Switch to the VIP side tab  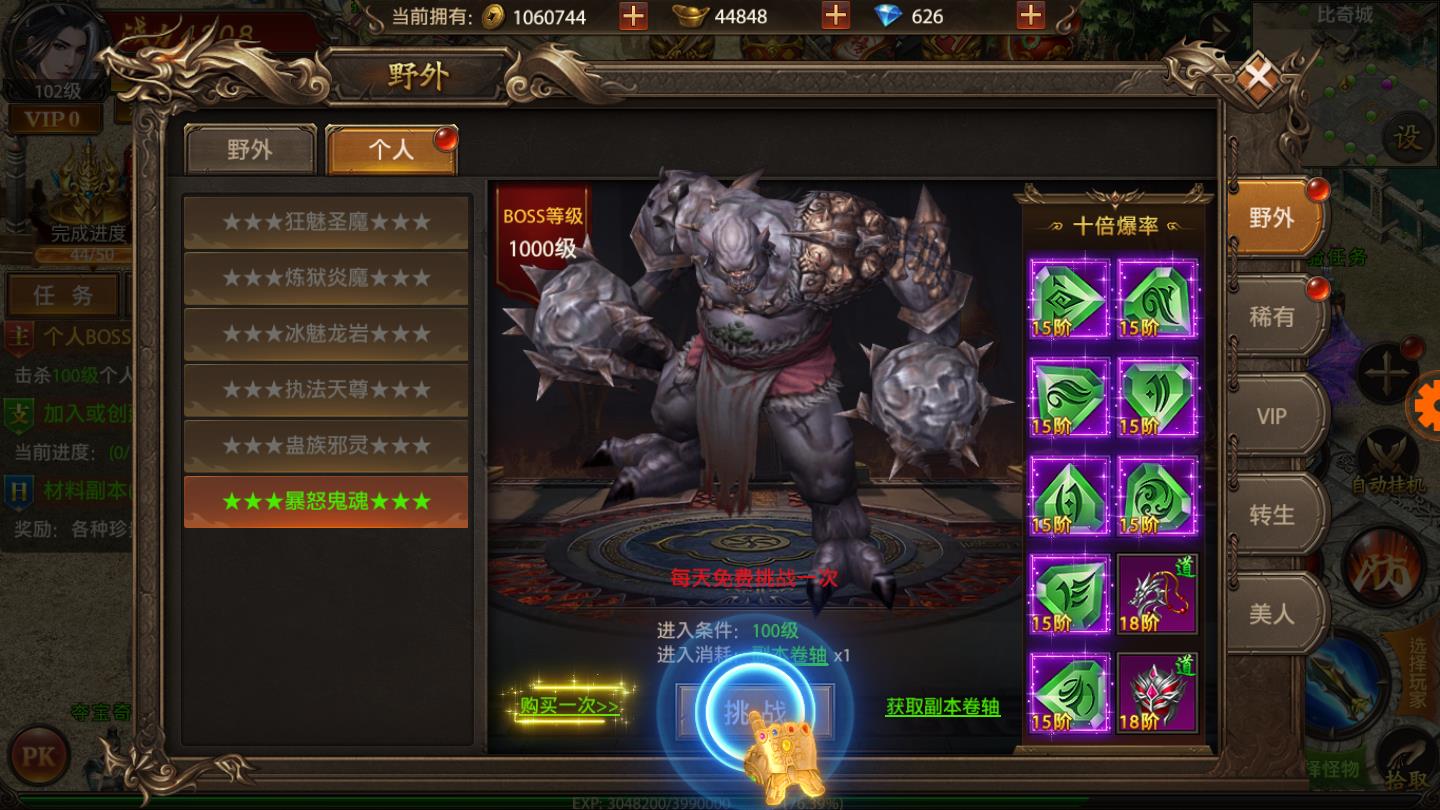point(1272,416)
